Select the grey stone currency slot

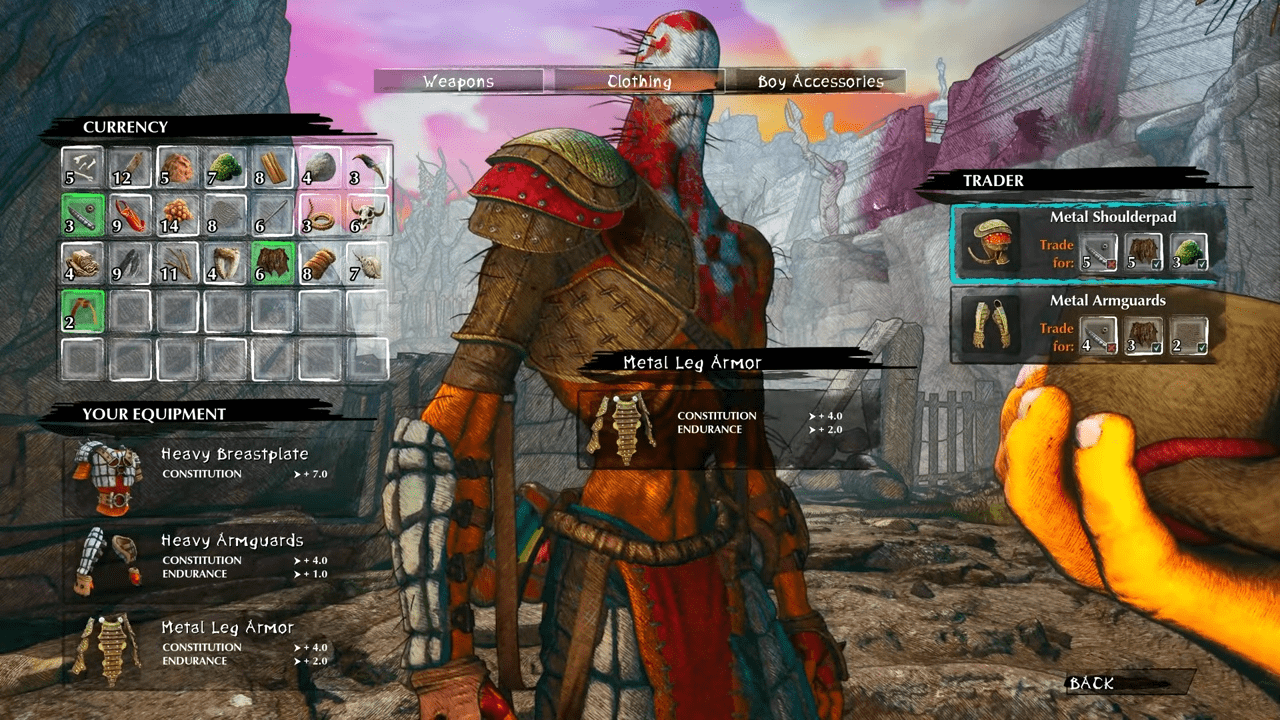(x=321, y=168)
